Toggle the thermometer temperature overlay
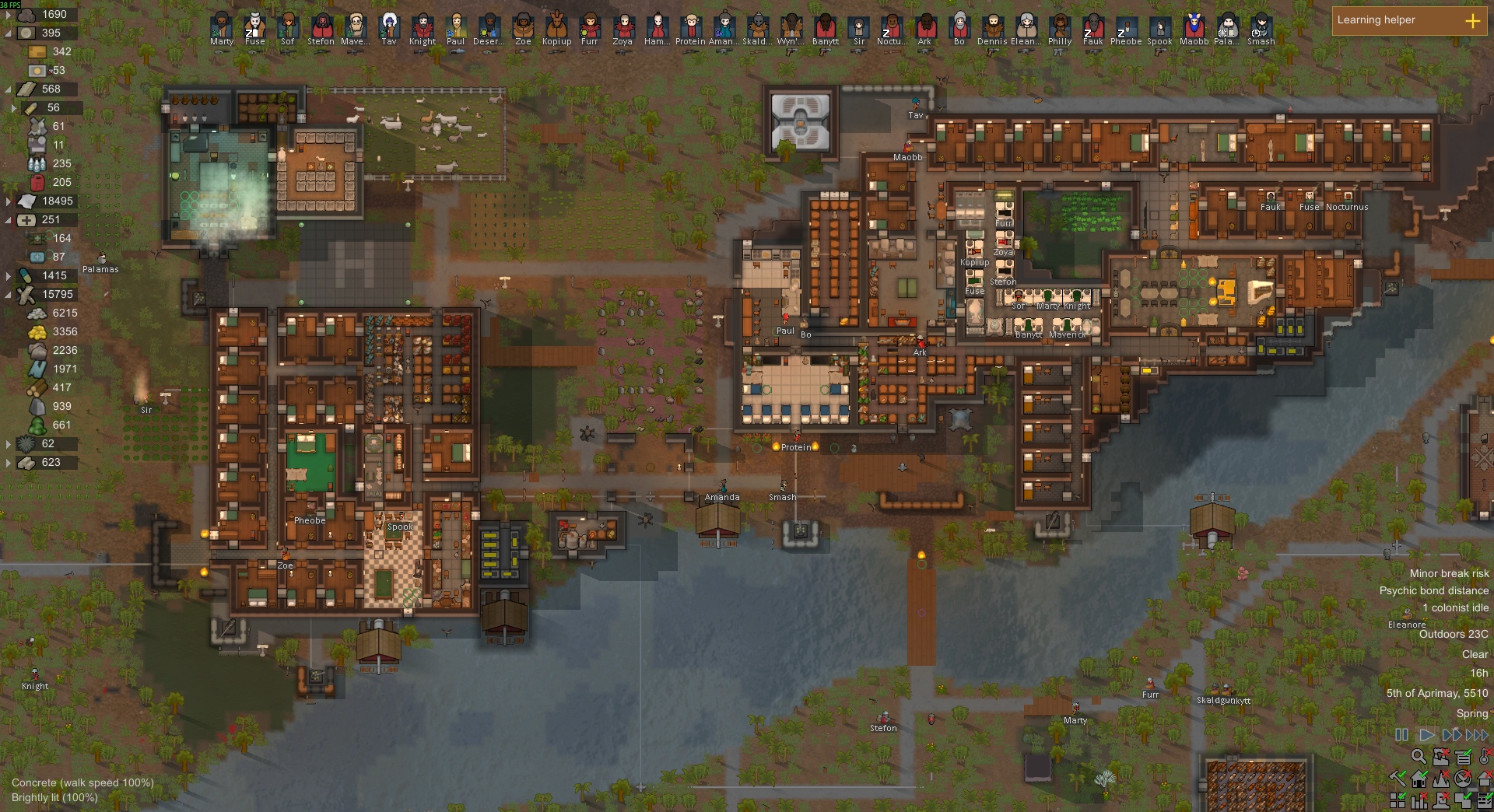Image resolution: width=1494 pixels, height=812 pixels. (1485, 756)
